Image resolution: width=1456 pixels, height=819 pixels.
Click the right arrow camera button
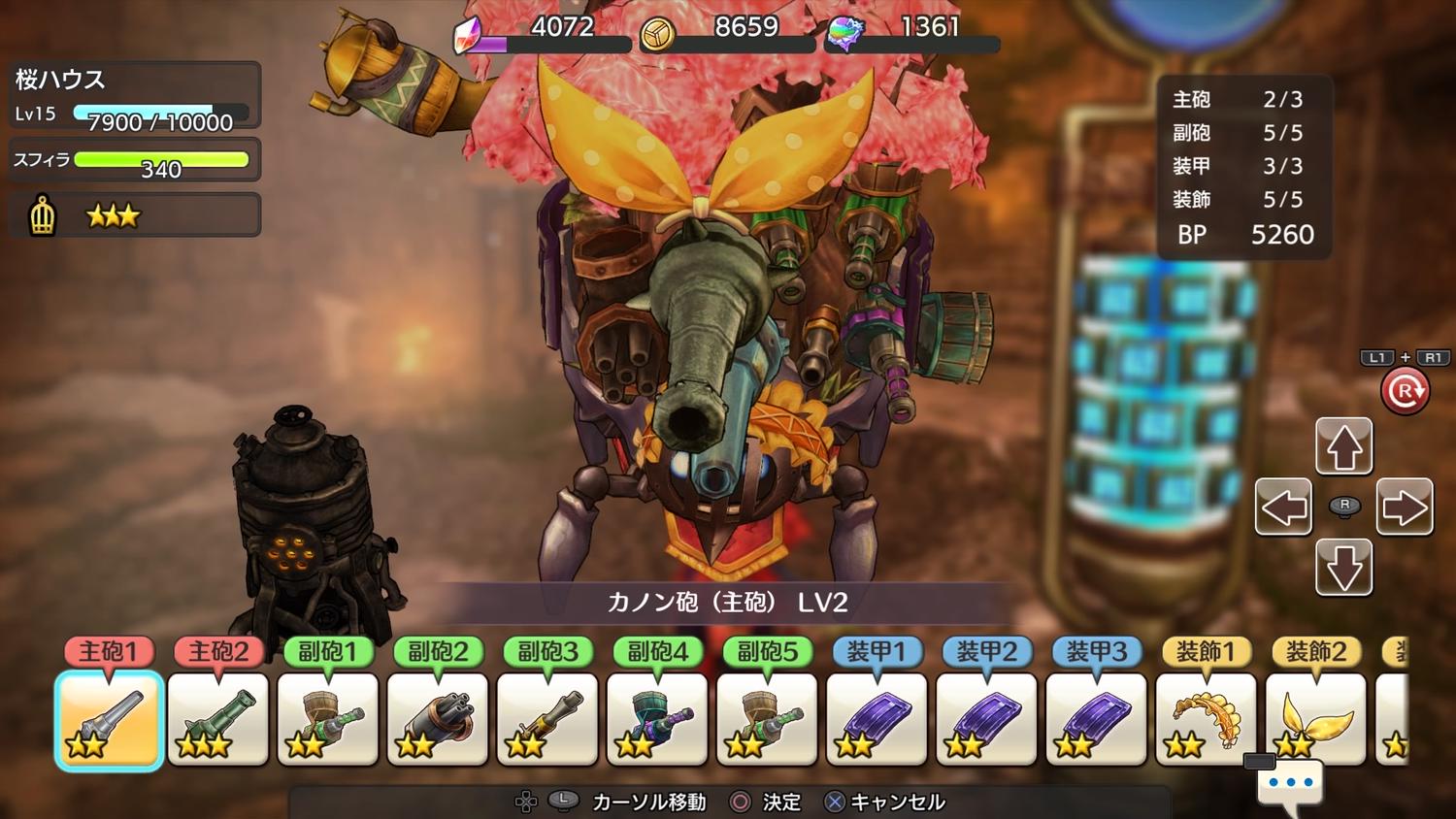pyautogui.click(x=1405, y=507)
